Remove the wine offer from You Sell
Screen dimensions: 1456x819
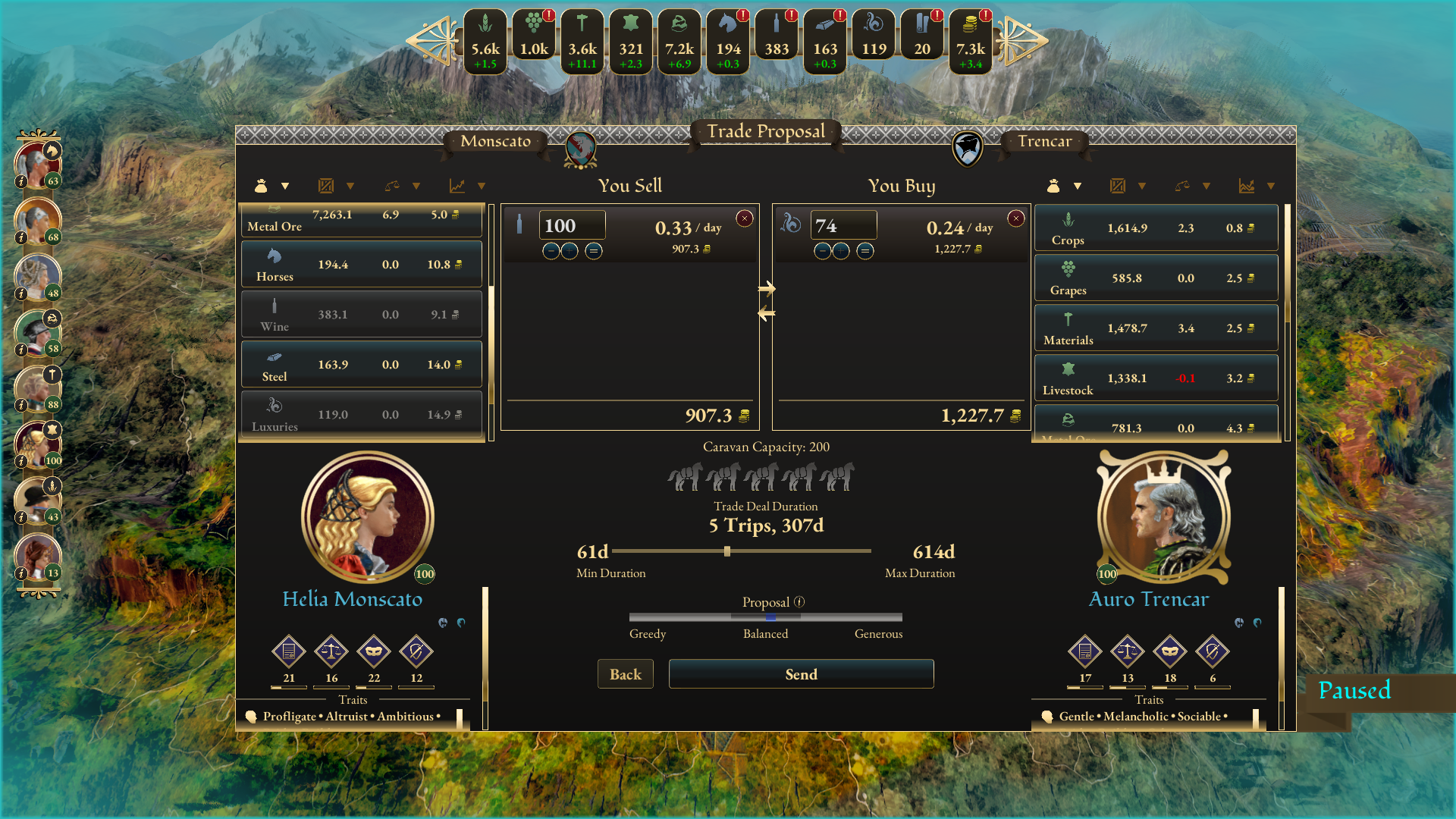click(745, 218)
